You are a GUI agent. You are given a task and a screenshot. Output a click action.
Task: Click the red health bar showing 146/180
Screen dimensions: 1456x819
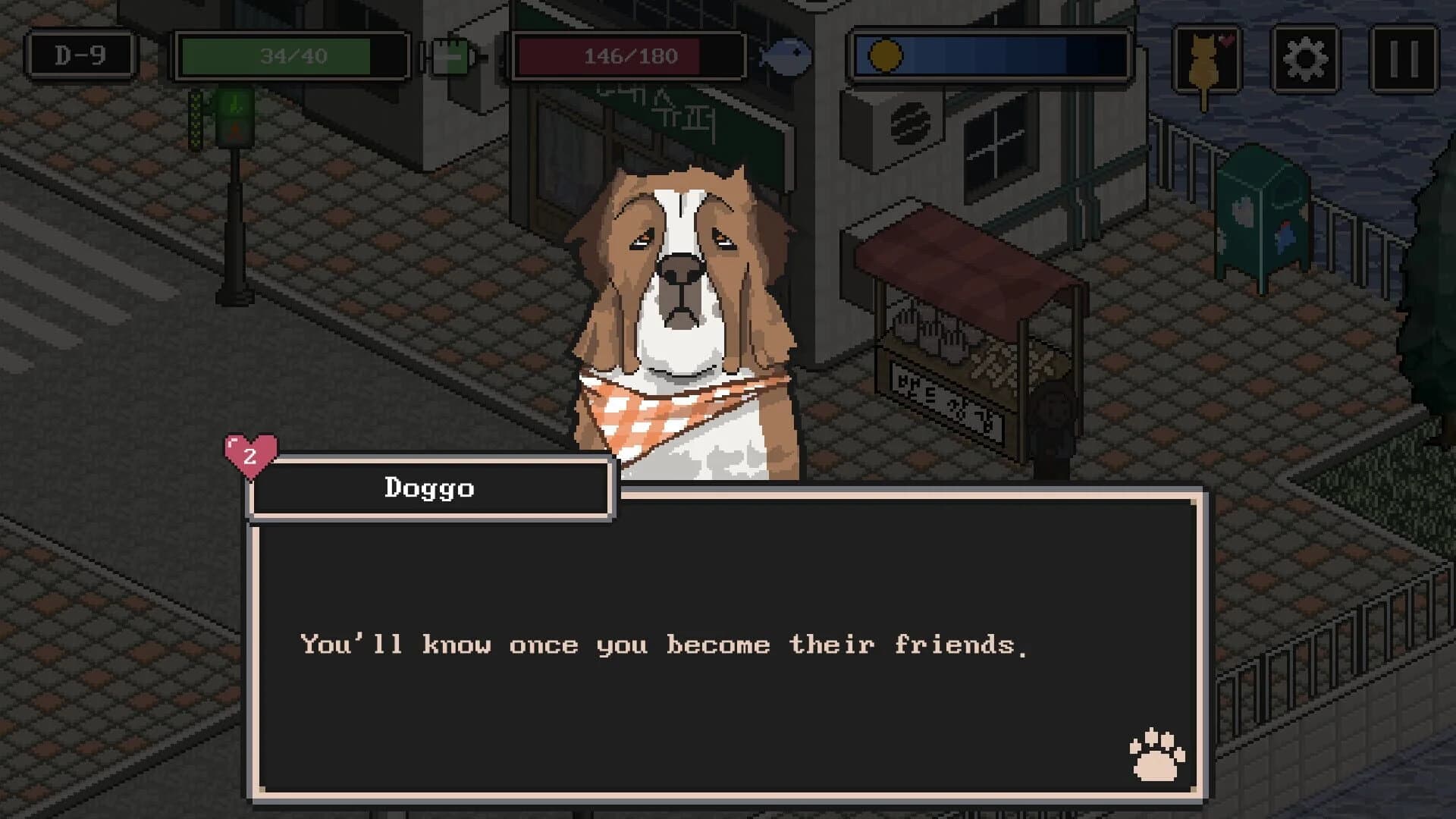coord(633,56)
